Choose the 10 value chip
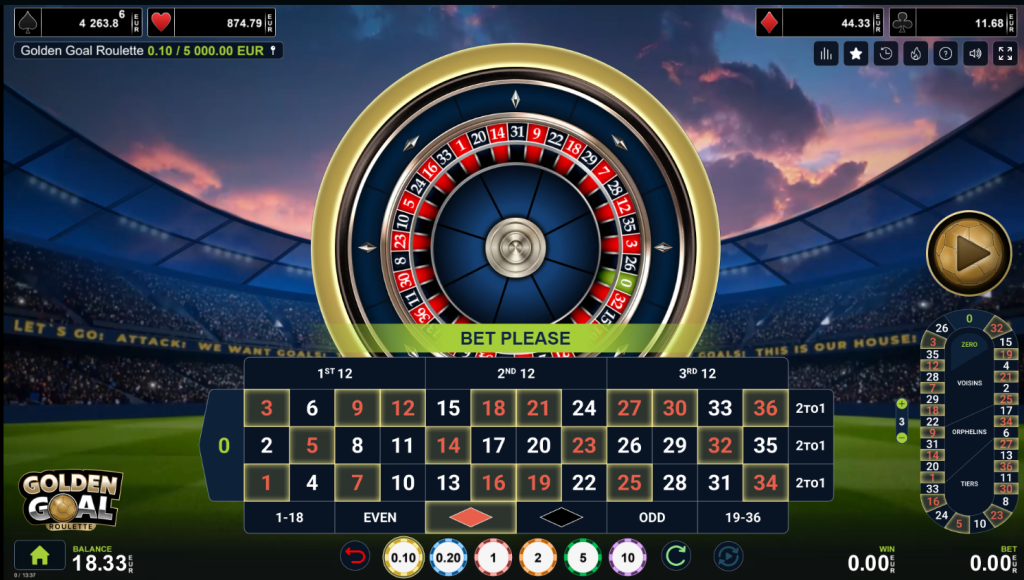This screenshot has width=1024, height=580. (x=627, y=557)
